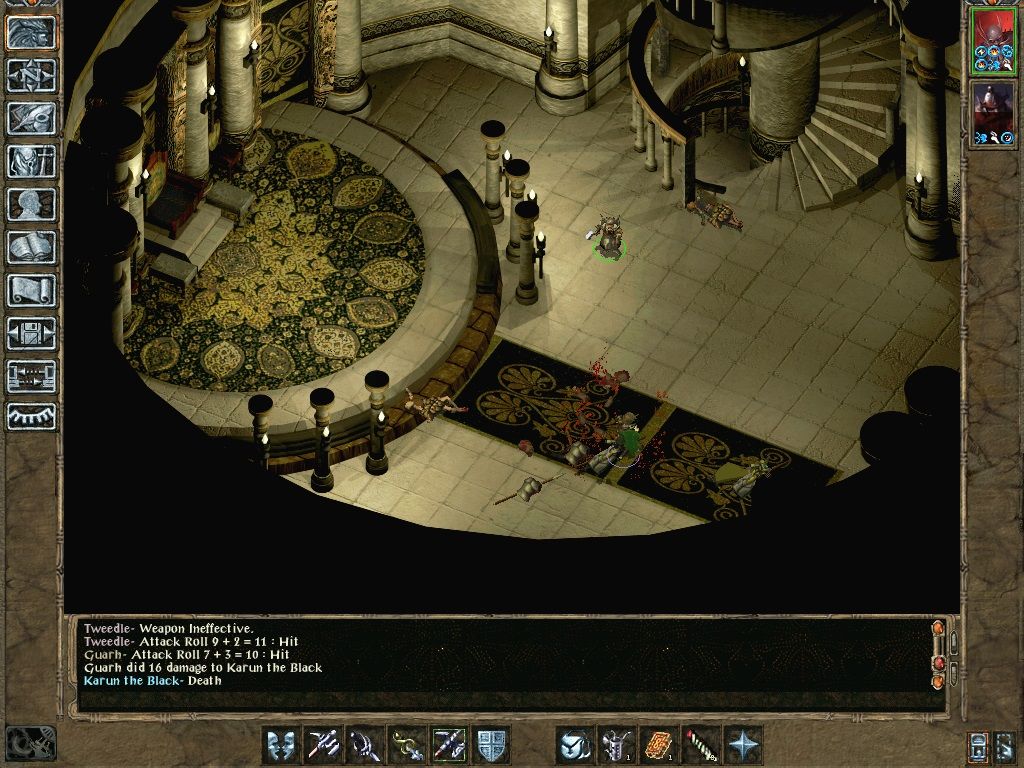Open game options with the floppy disk button

point(30,333)
